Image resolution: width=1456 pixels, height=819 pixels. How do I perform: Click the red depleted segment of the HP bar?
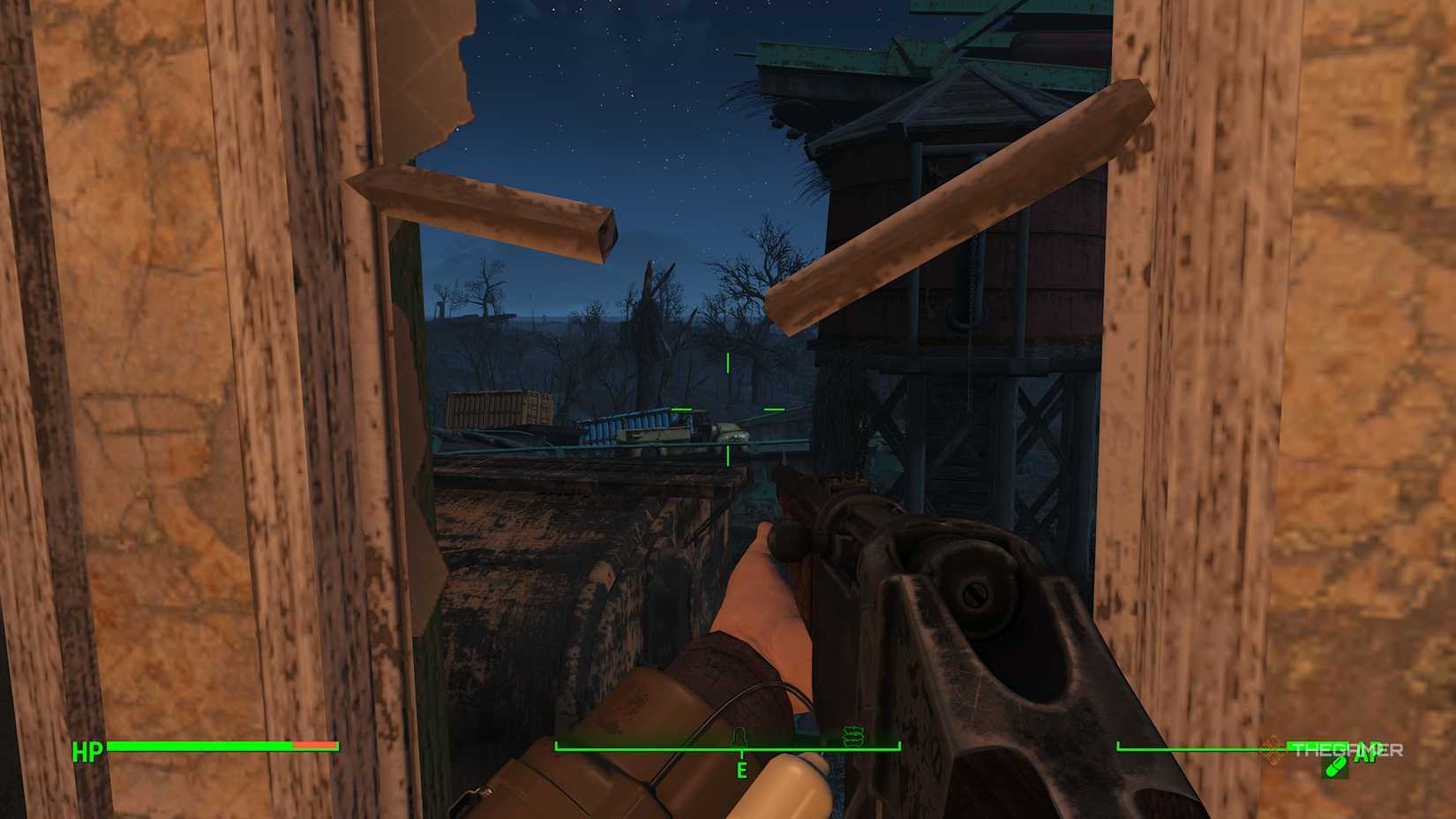[318, 746]
